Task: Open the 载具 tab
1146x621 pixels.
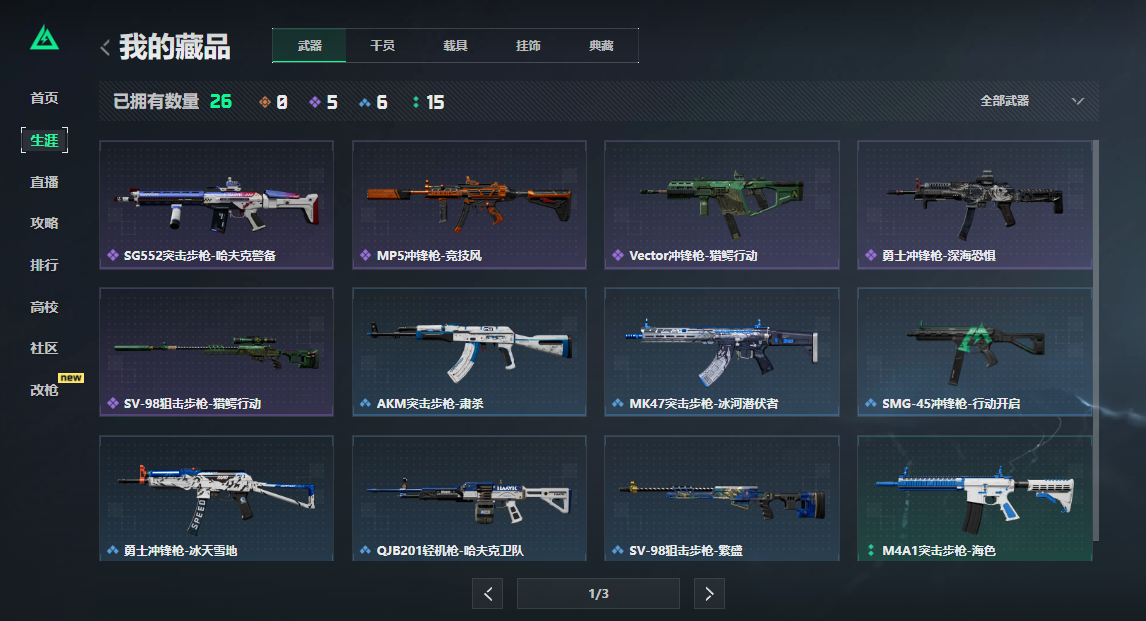Action: (455, 46)
